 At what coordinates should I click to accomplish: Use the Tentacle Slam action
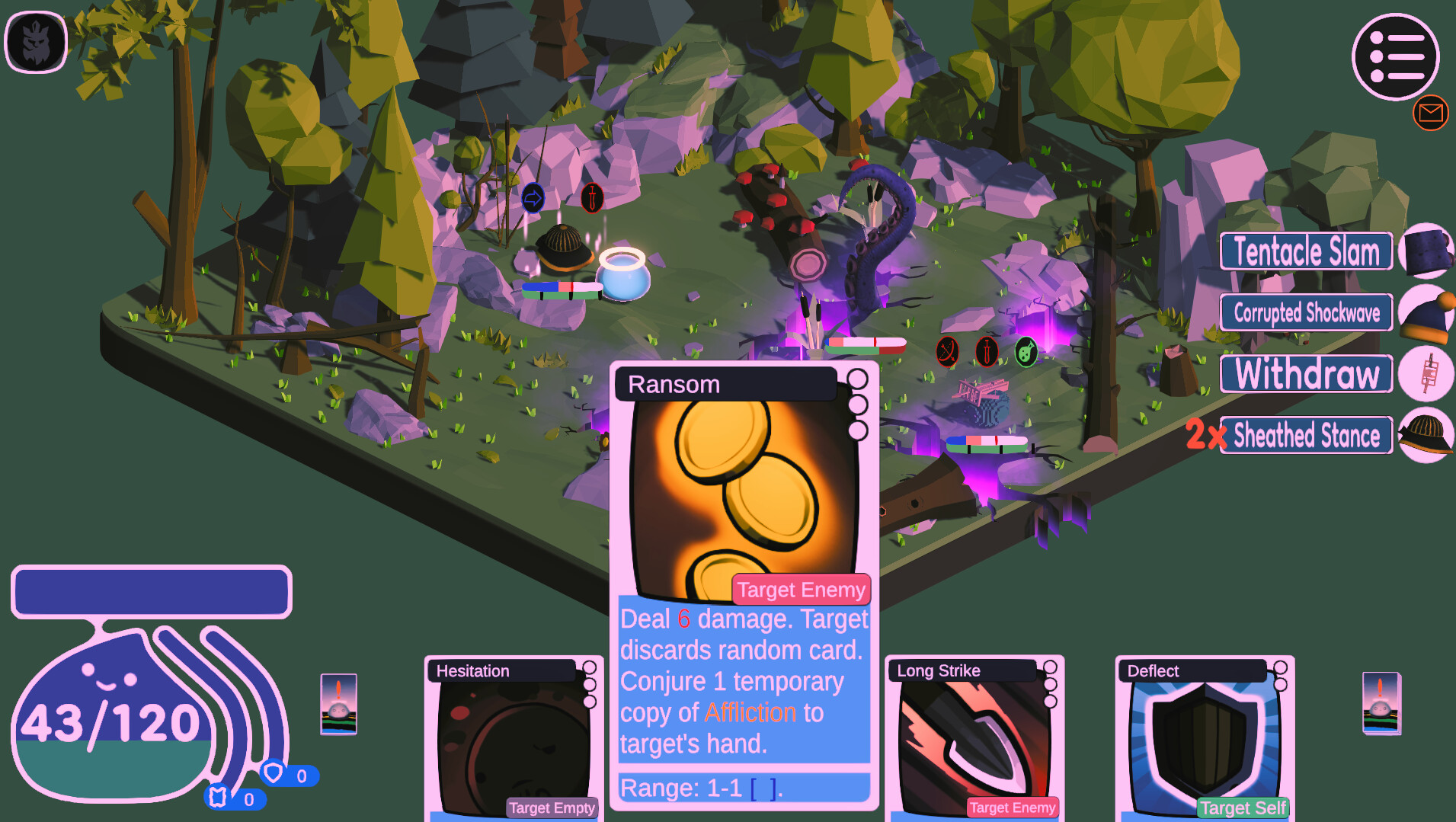[1305, 251]
